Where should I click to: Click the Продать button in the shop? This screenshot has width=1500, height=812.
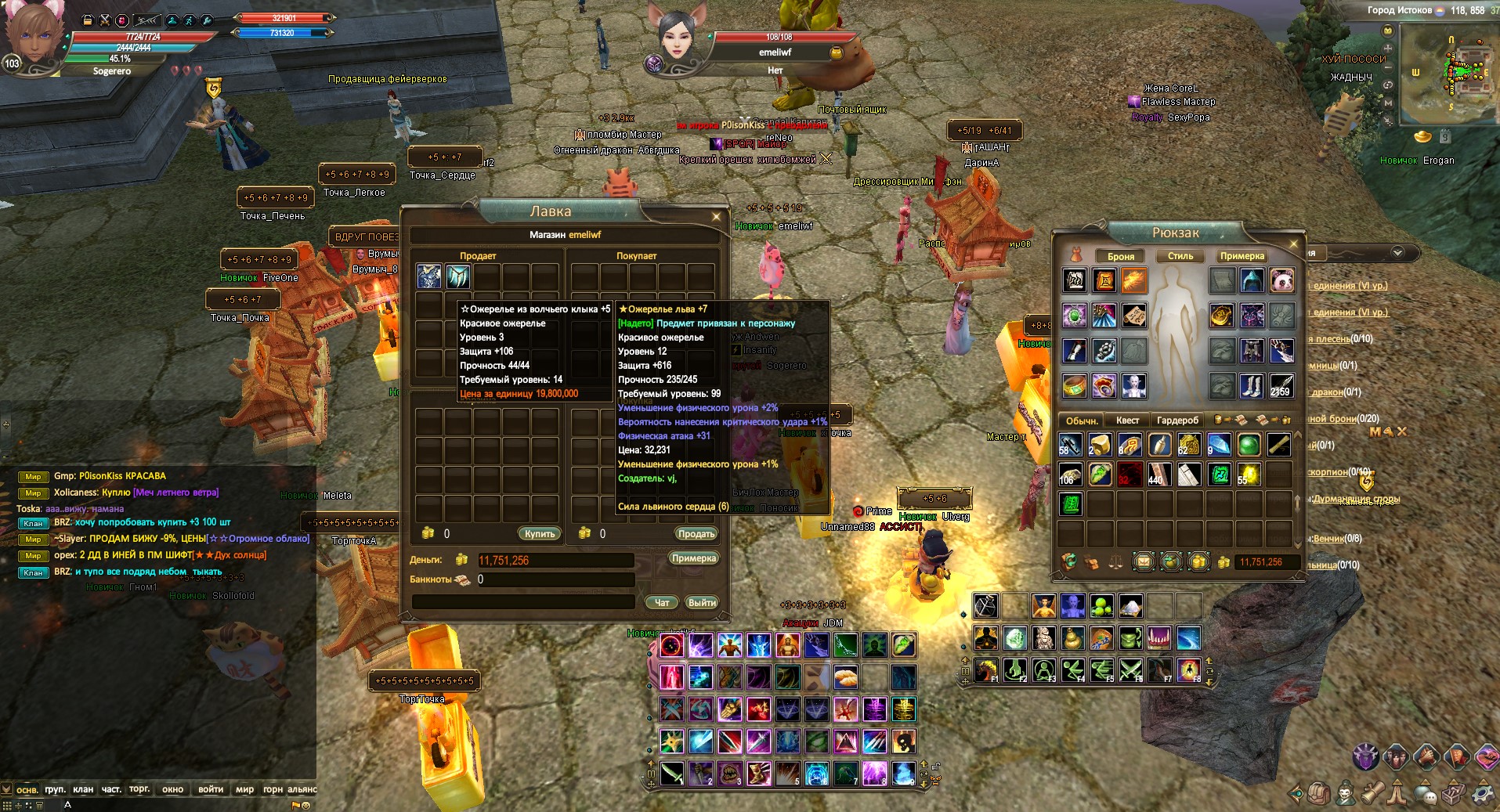coord(696,533)
